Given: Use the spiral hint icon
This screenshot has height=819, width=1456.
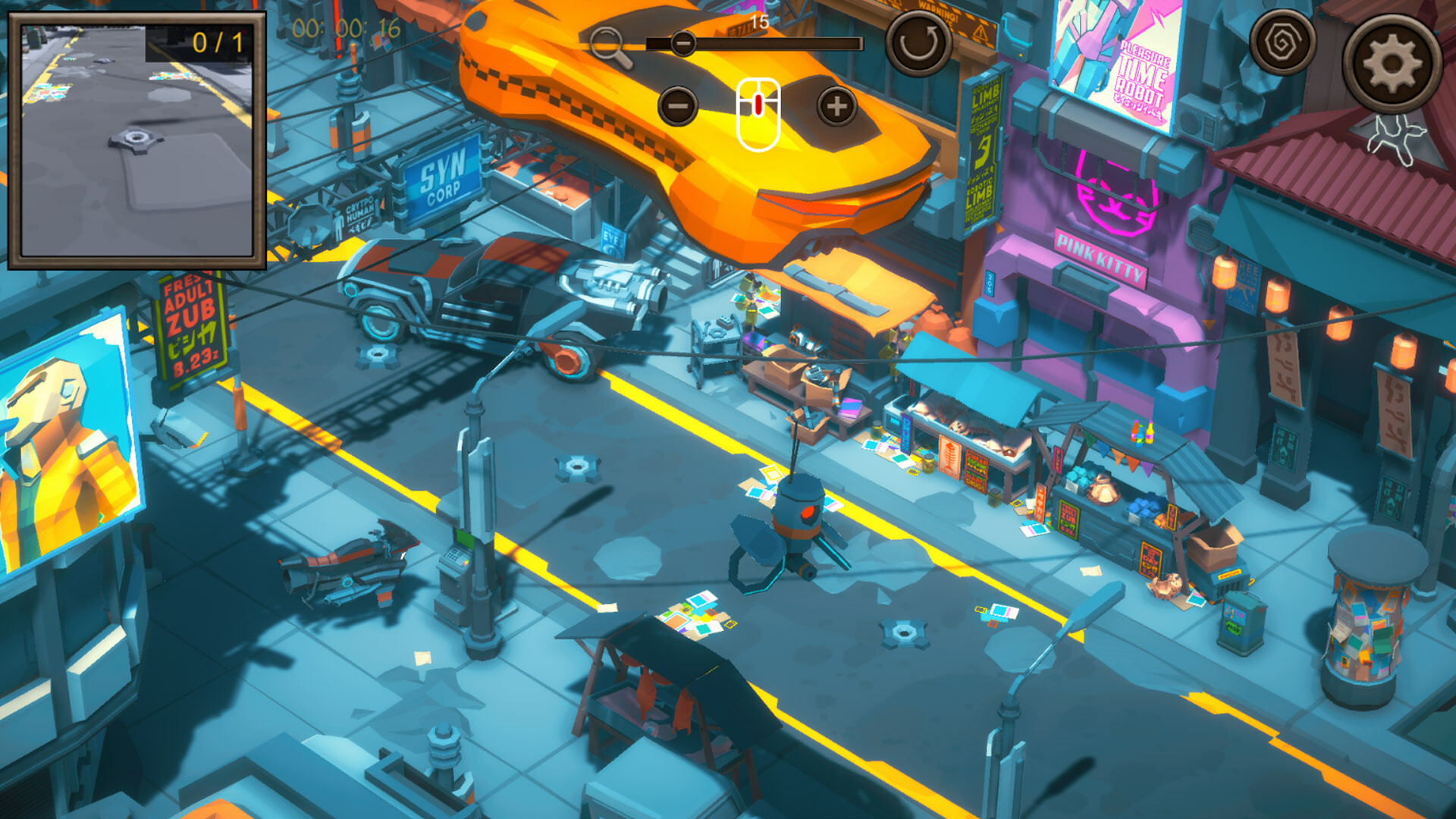Looking at the screenshot, I should 1285,44.
